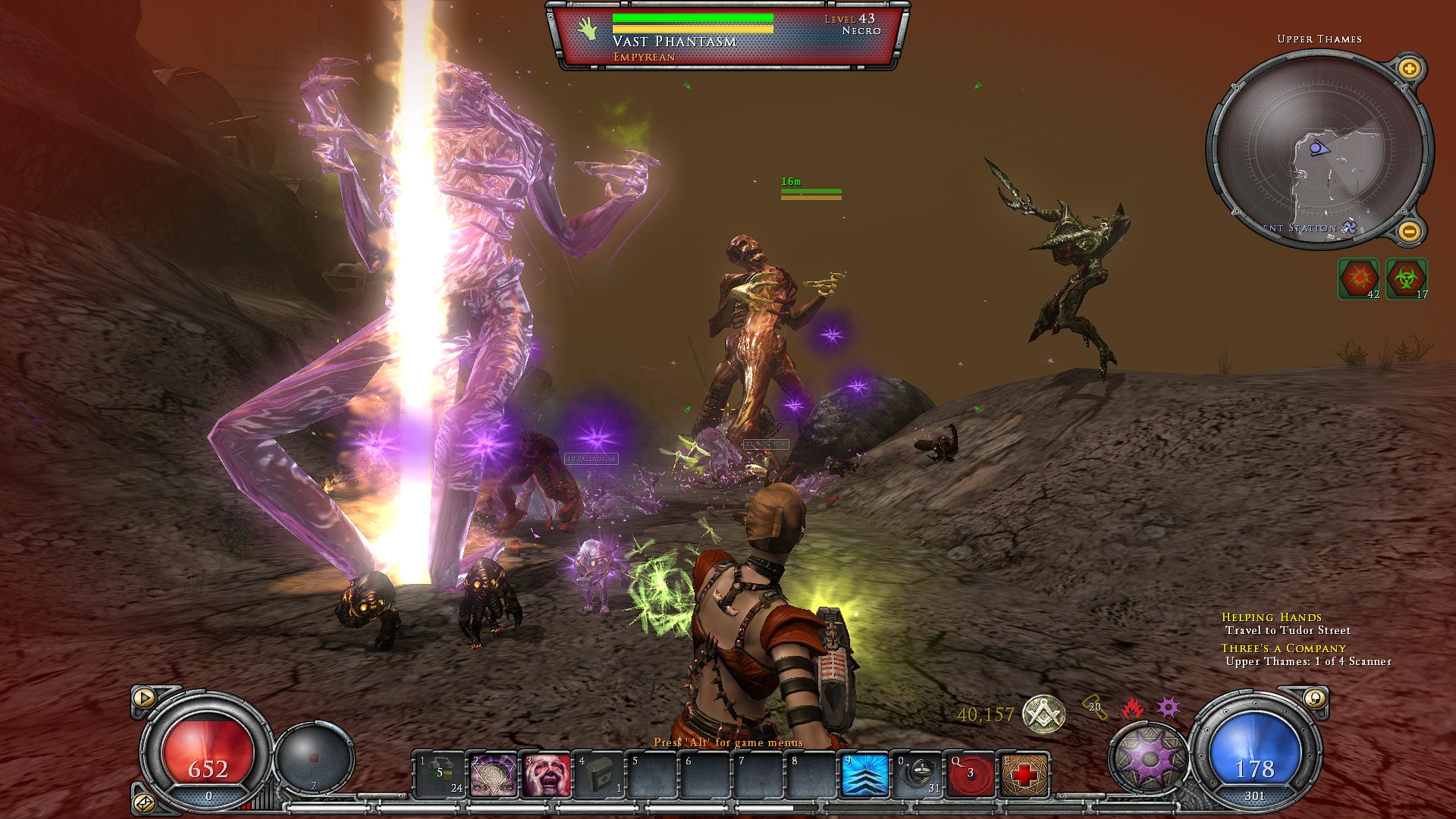Zoom out the minimap with the minus button
This screenshot has width=1456, height=819.
1409,231
